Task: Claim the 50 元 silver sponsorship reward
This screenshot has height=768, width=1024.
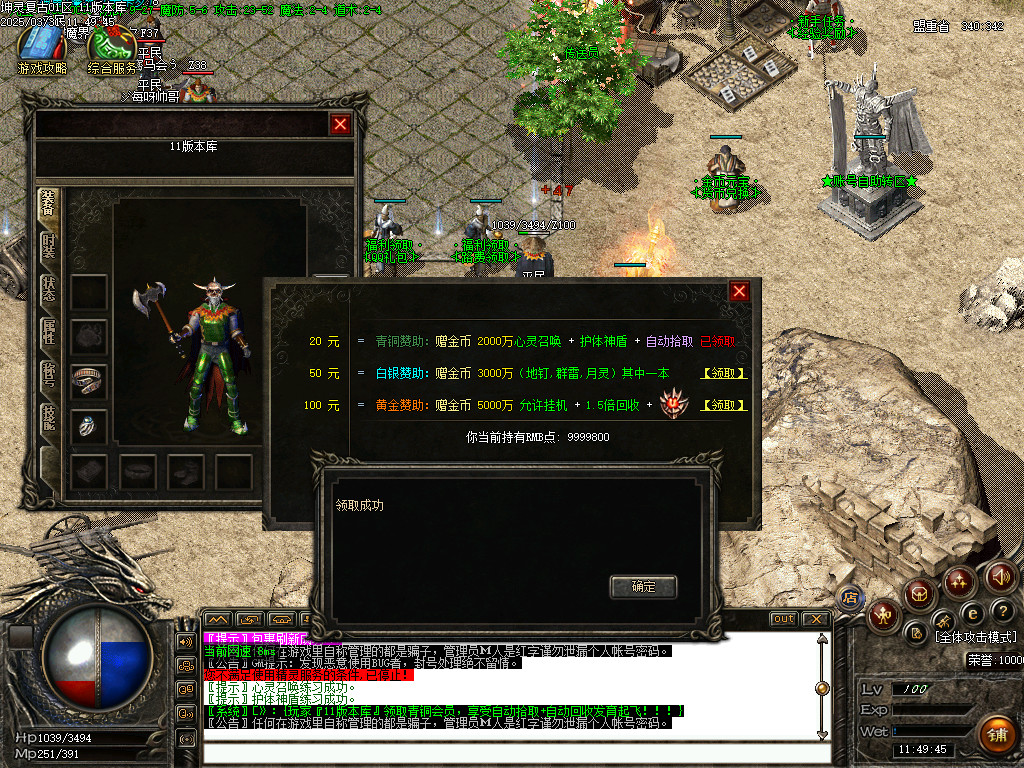Action: click(725, 374)
